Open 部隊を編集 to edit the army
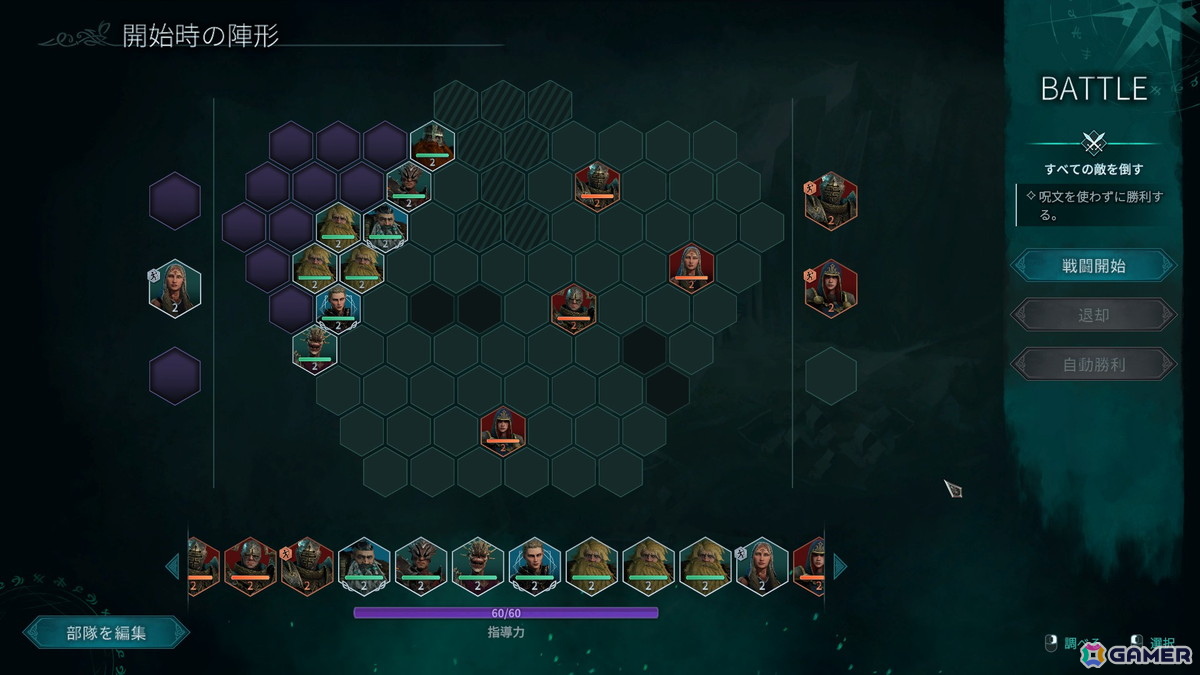 click(106, 632)
